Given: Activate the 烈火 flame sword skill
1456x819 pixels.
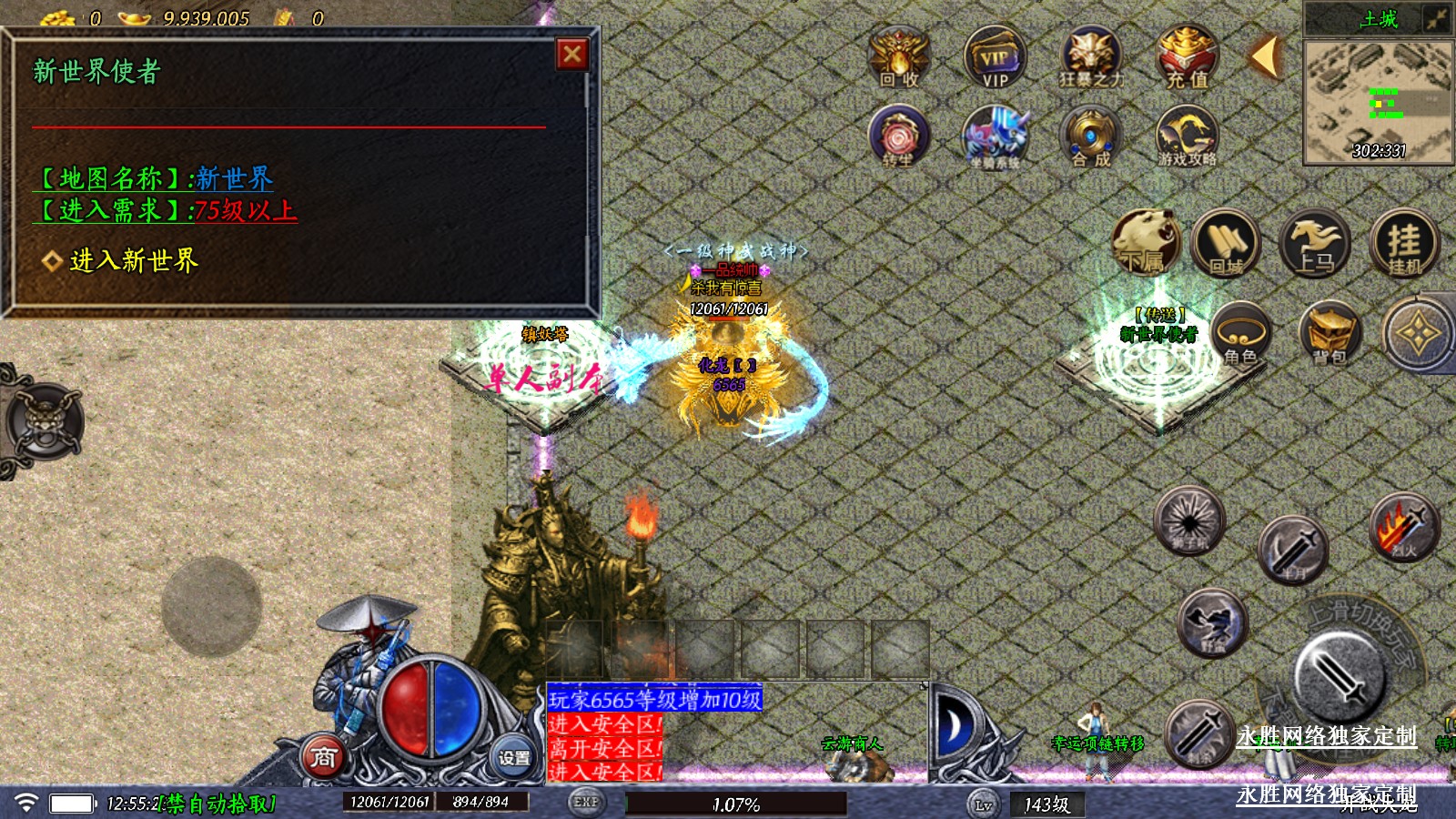Looking at the screenshot, I should point(1404,527).
